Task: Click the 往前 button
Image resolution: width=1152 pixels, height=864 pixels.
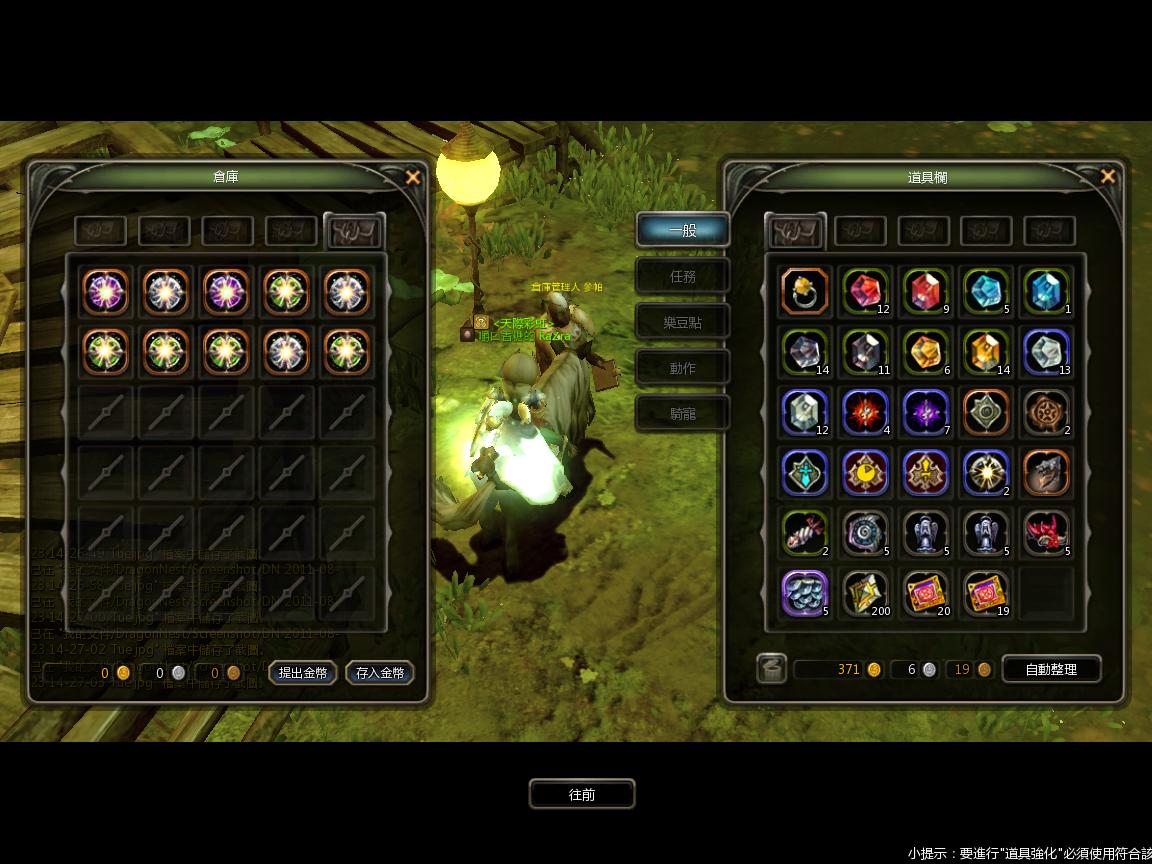Action: 582,795
